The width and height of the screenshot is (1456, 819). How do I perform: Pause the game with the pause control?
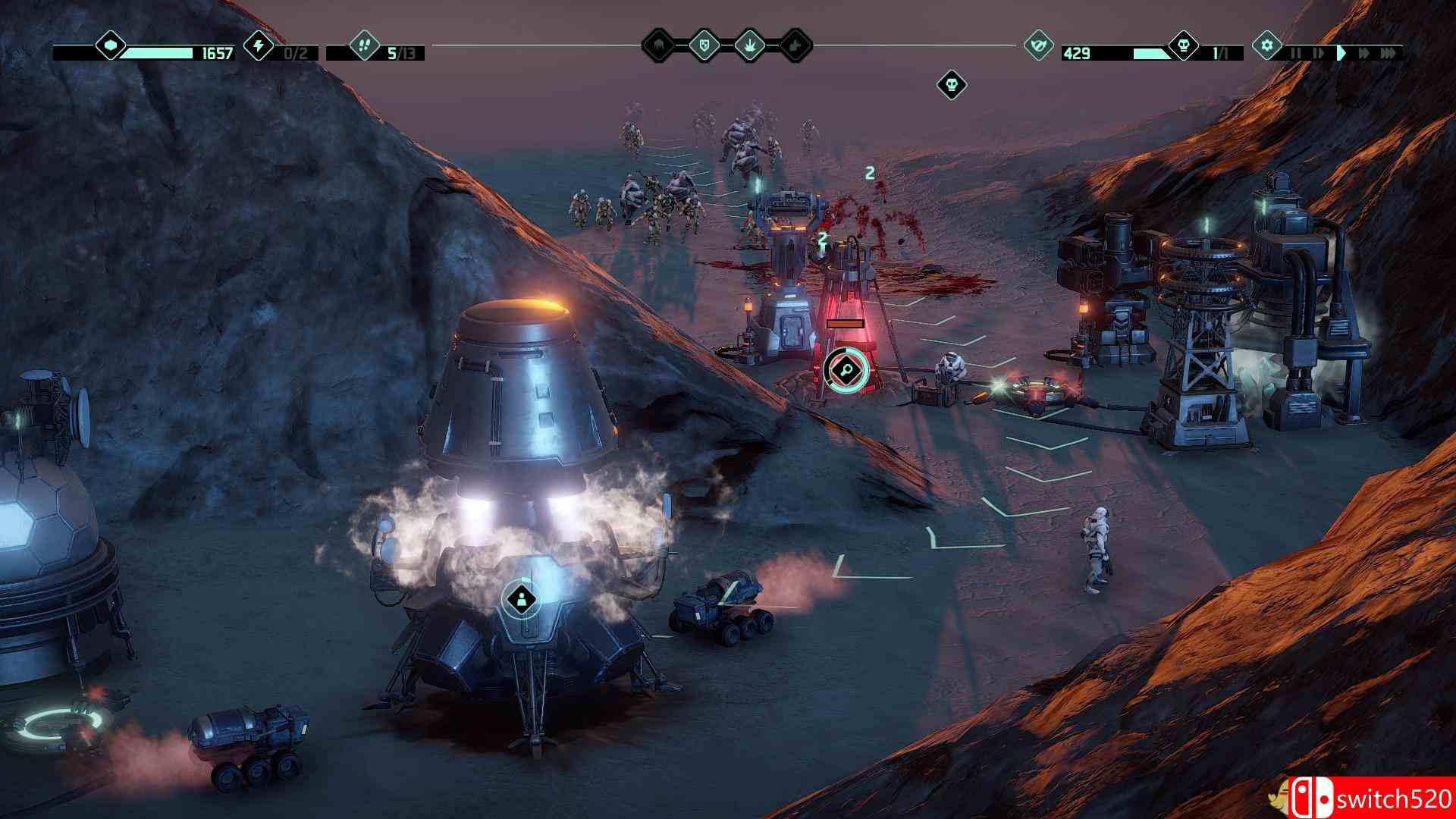[1295, 52]
